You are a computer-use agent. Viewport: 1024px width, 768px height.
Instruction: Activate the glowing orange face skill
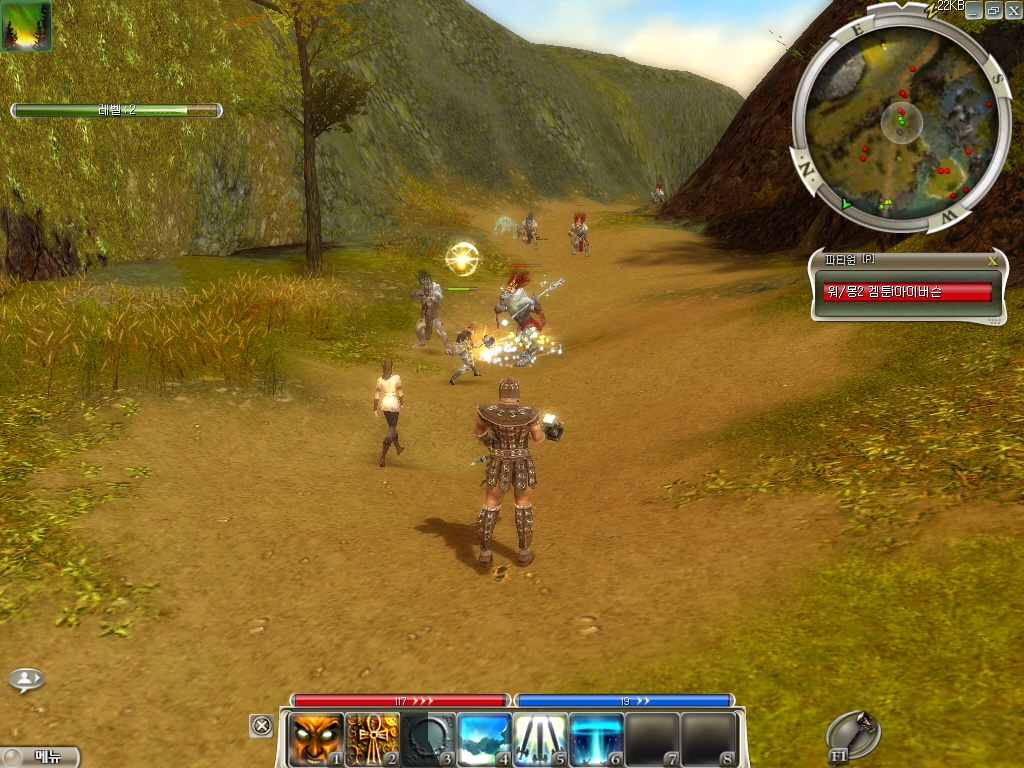click(316, 739)
